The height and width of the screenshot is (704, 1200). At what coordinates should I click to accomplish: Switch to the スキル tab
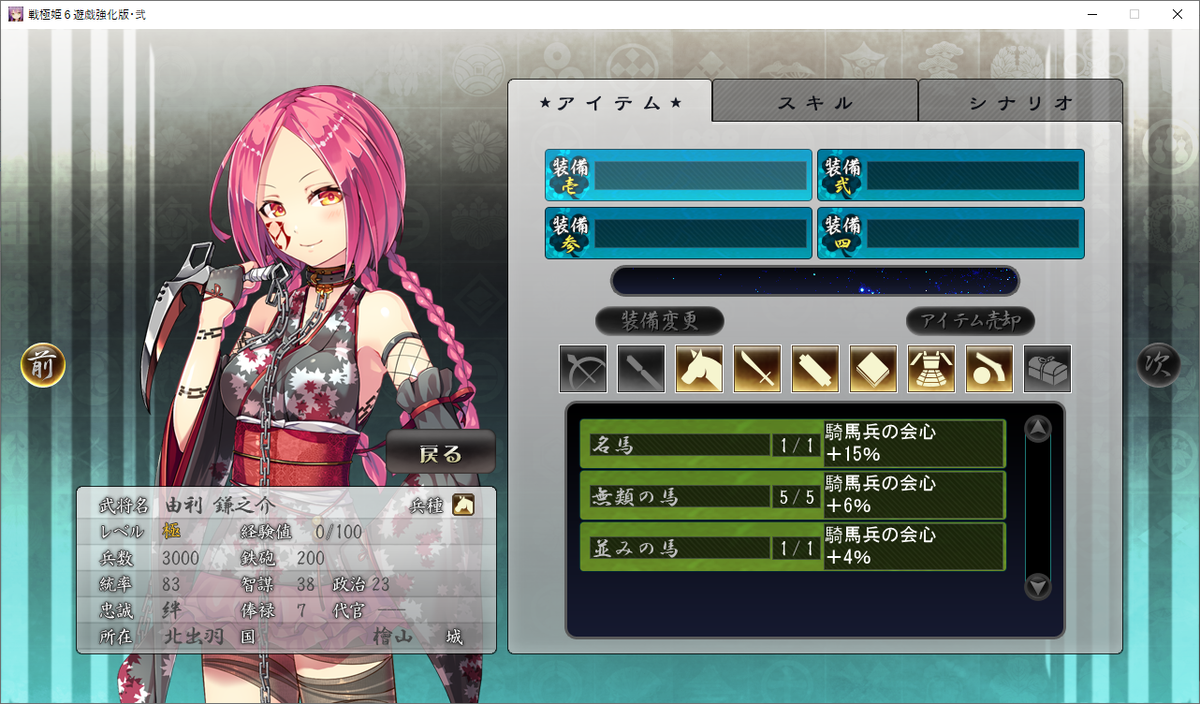click(x=815, y=102)
